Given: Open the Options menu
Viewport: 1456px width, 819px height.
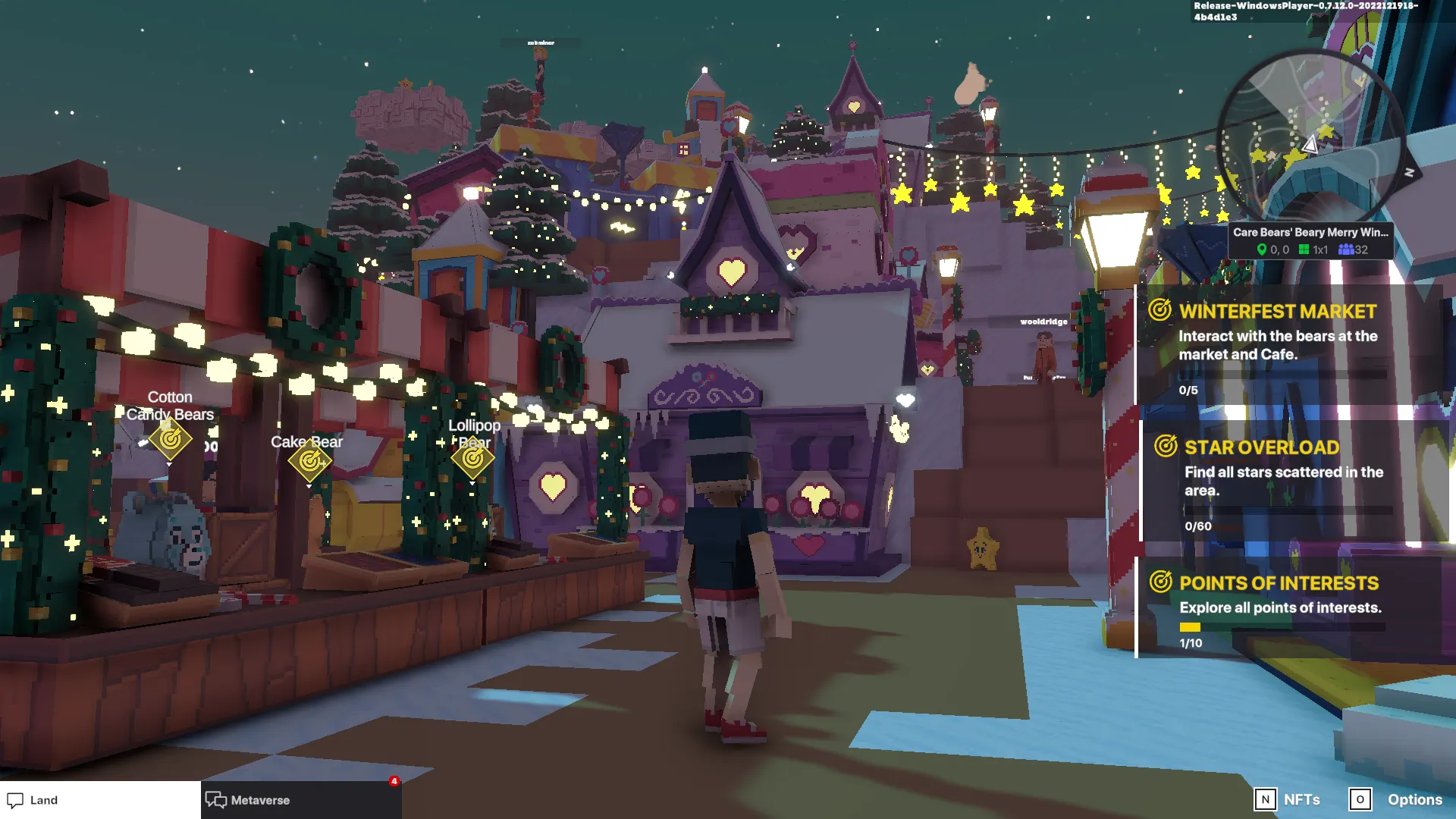Looking at the screenshot, I should tap(1396, 799).
